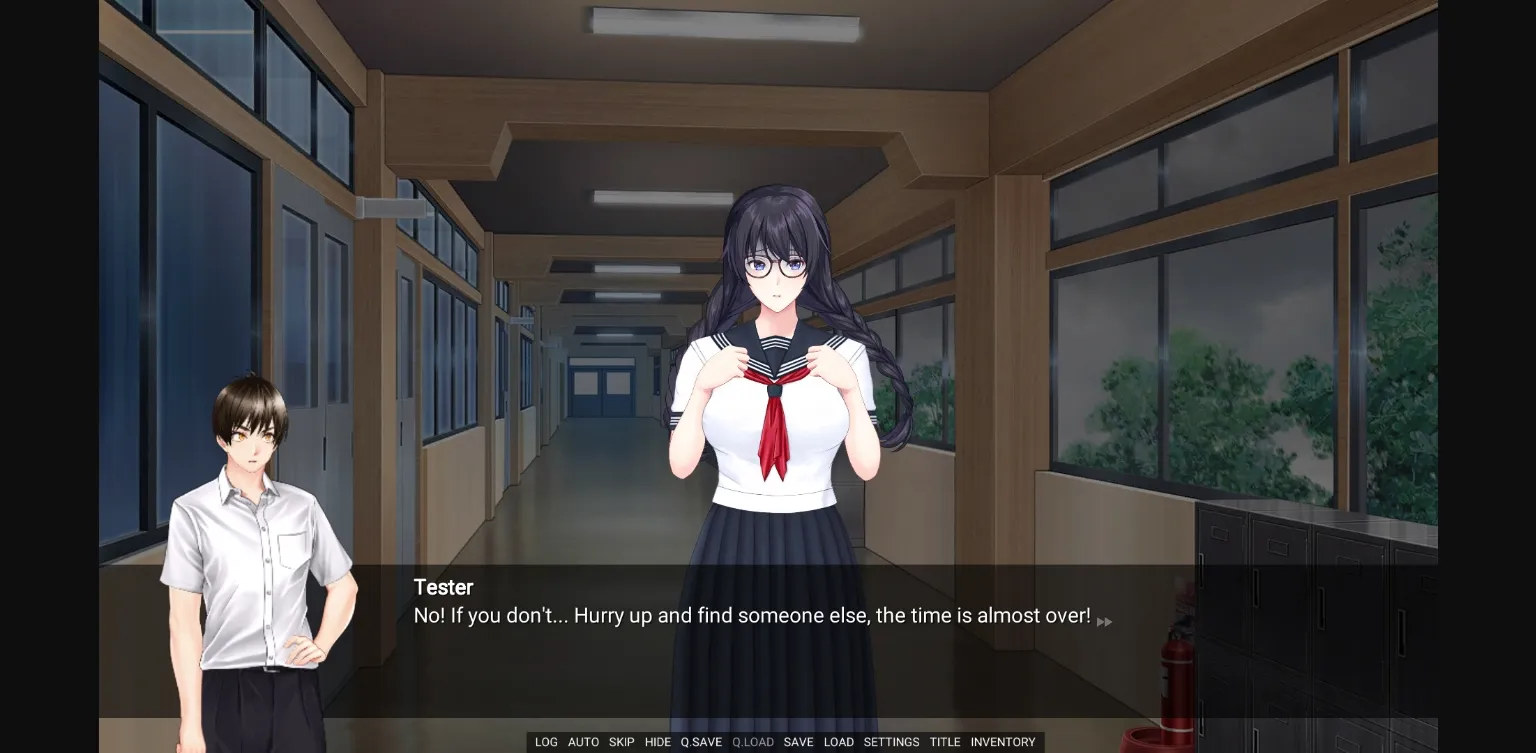Open the SETTINGS menu

[890, 742]
